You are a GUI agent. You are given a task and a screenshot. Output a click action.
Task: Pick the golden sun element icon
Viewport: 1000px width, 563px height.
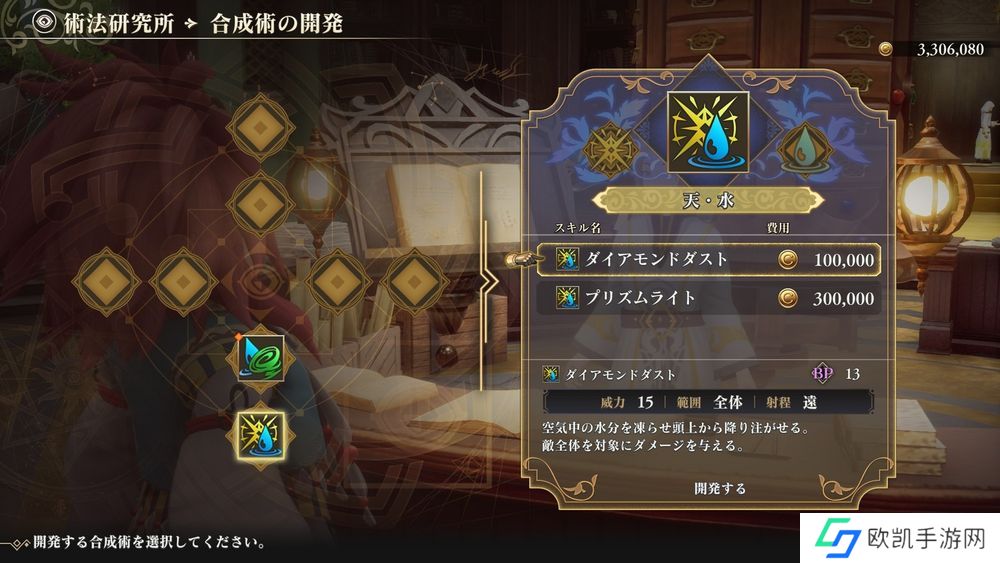[612, 148]
